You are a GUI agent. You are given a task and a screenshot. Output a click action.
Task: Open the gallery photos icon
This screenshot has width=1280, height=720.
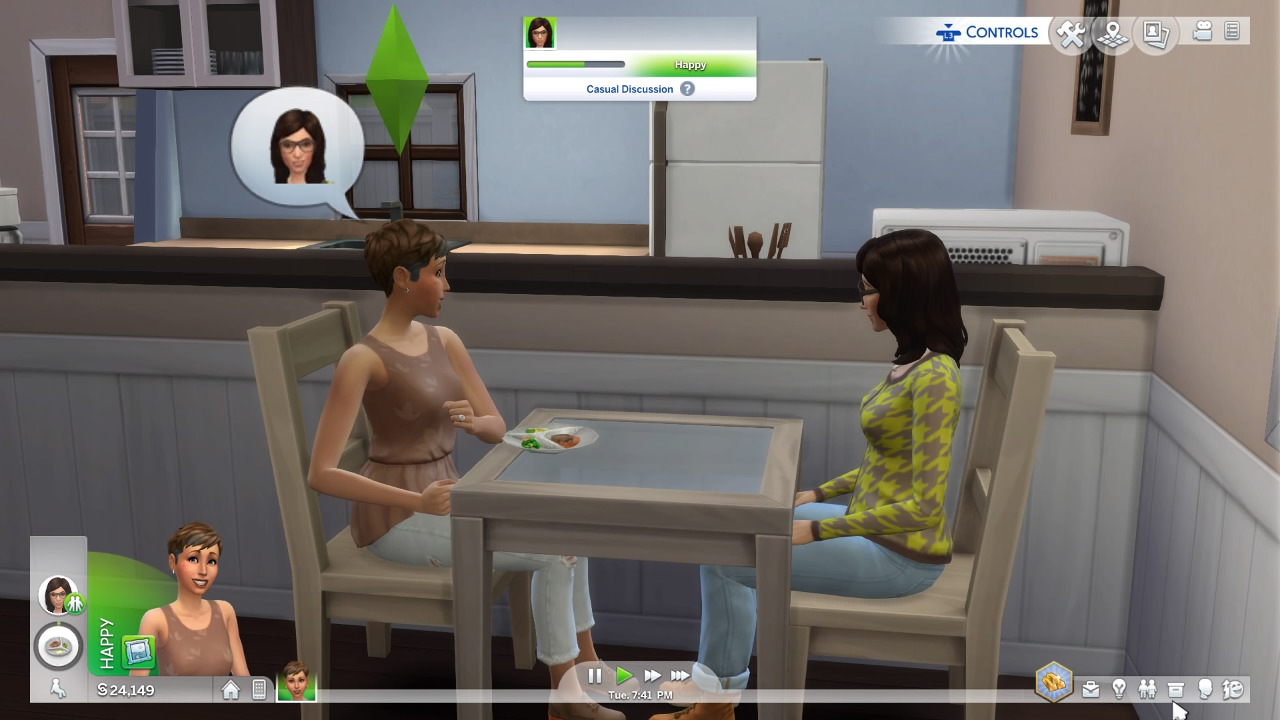[x=1155, y=34]
